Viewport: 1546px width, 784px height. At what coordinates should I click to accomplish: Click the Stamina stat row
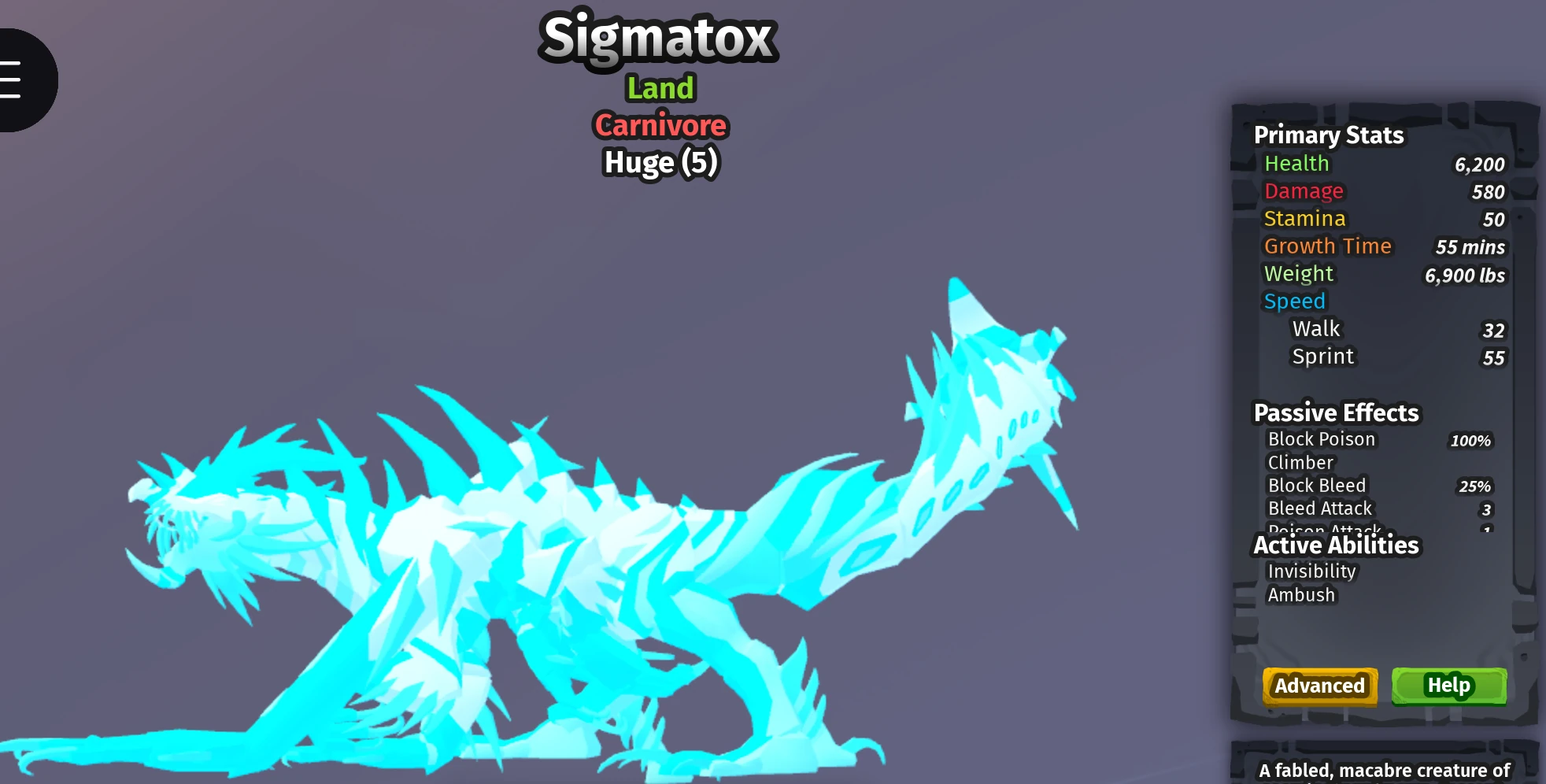[x=1304, y=218]
